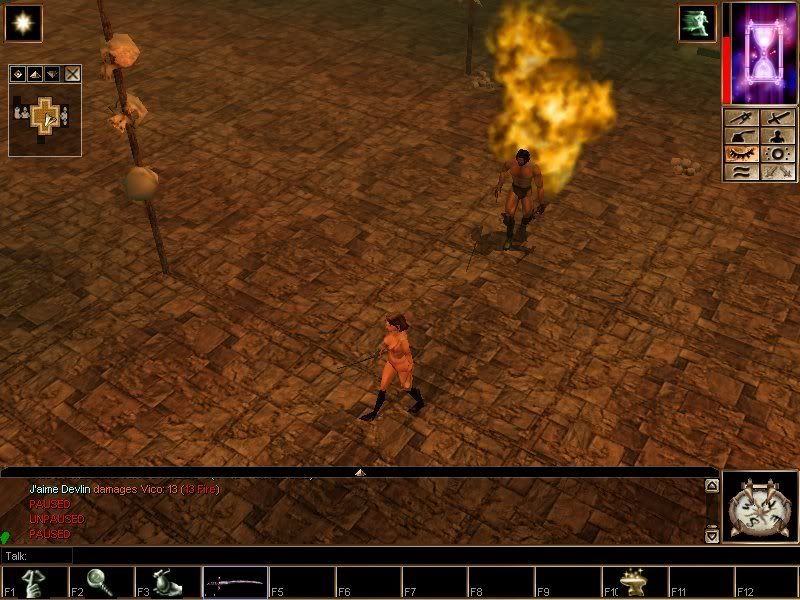Open the closed-eye panel button
Image resolution: width=800 pixels, height=600 pixels.
(x=741, y=154)
